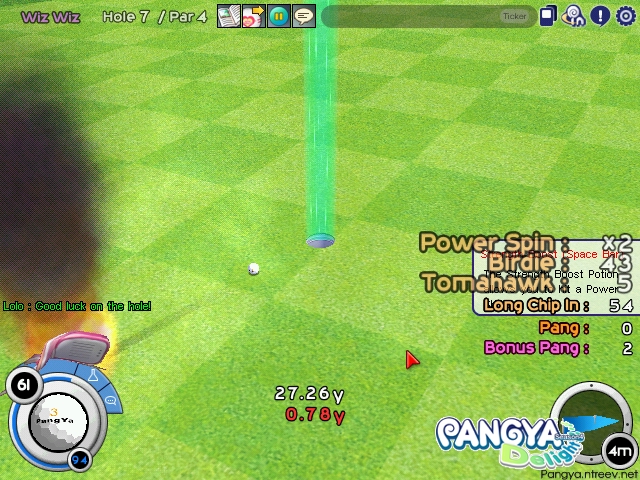Pause using the teal pause button
640x480 pixels.
coord(279,16)
